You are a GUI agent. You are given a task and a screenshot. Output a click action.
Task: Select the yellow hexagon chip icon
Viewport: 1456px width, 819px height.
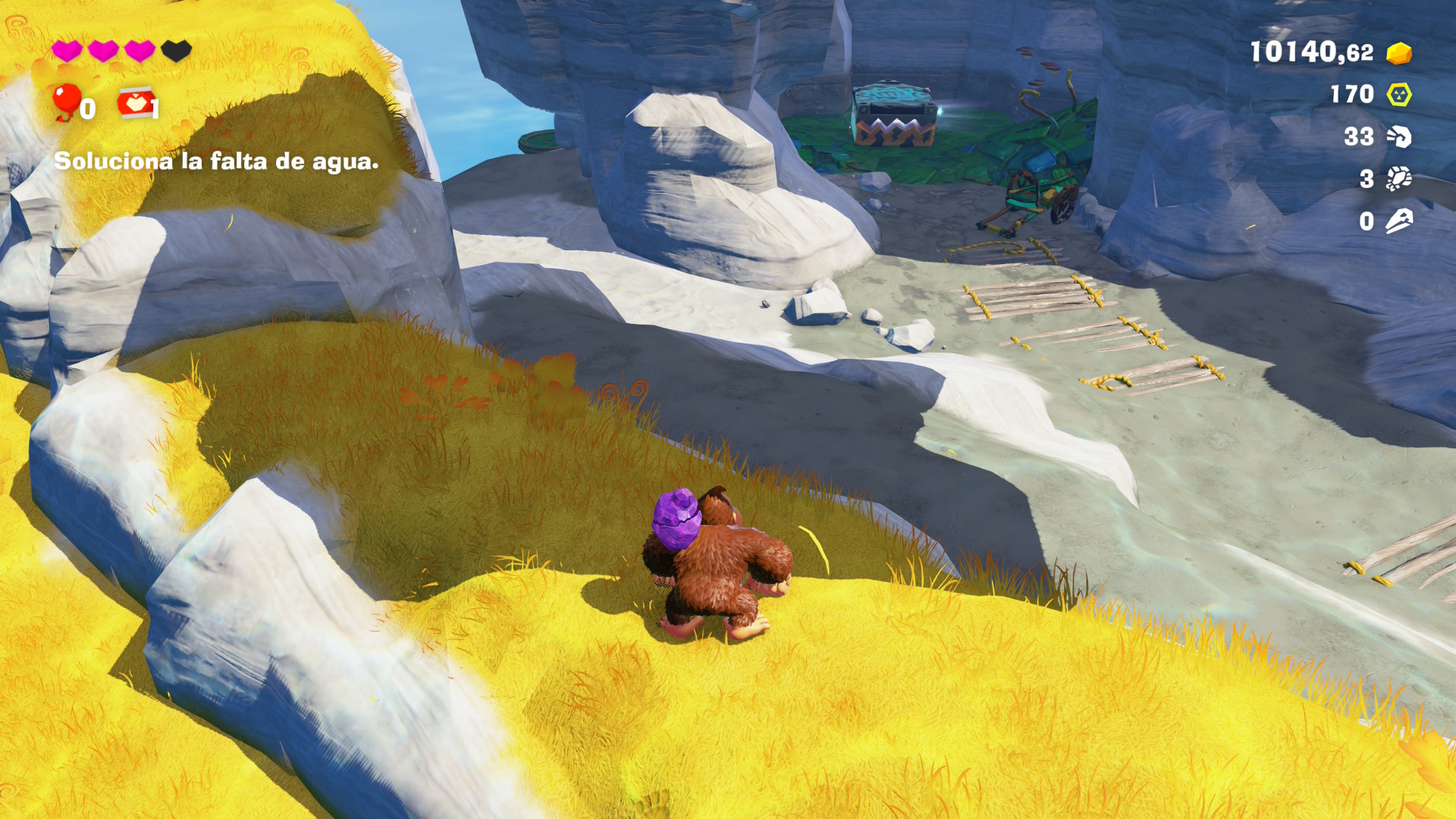pos(1398,95)
